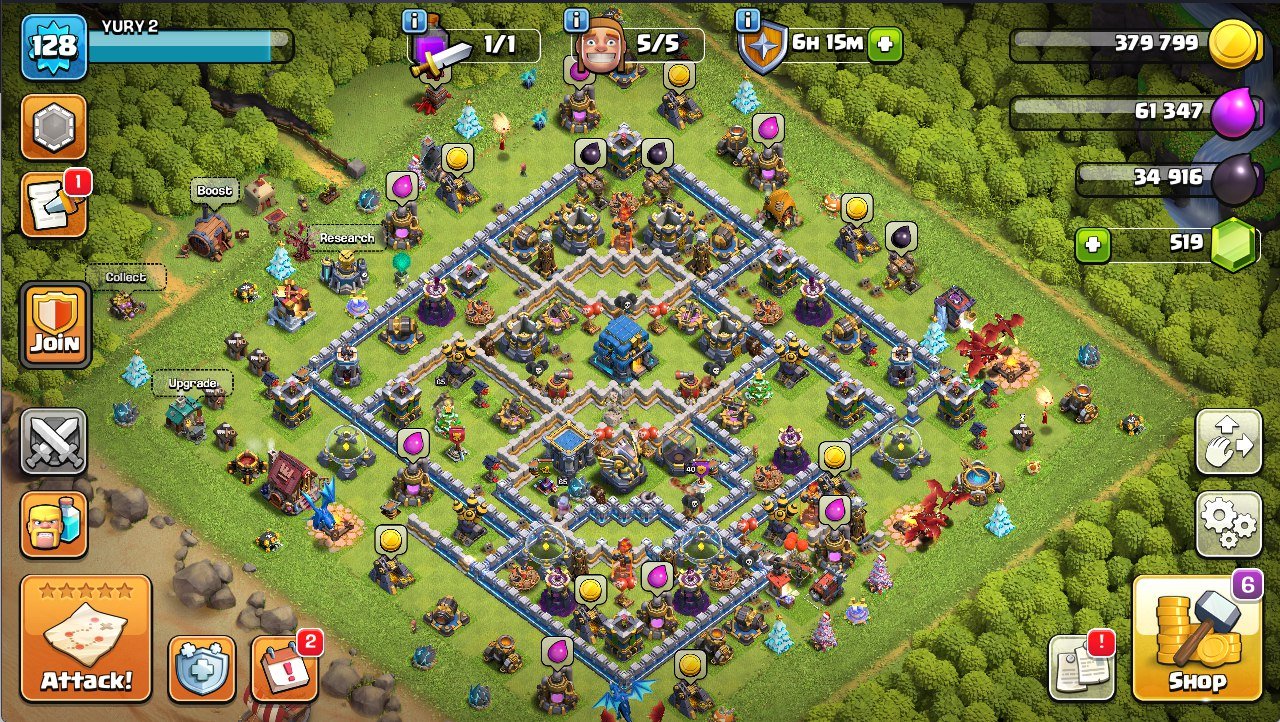View the grey league badge

[x=54, y=127]
